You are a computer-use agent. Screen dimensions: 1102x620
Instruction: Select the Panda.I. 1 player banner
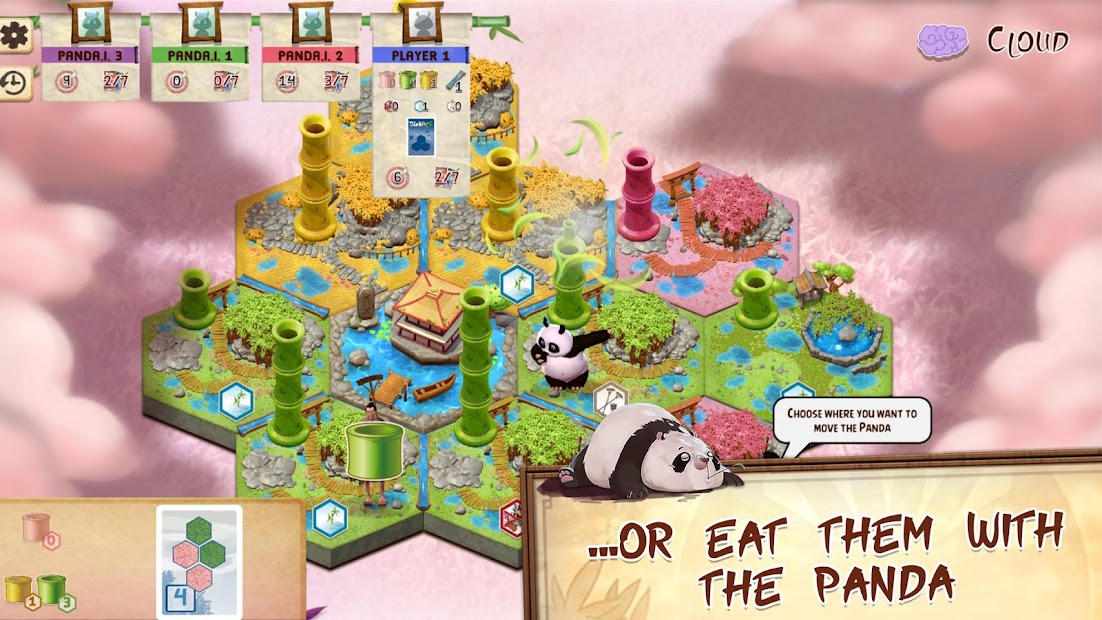click(200, 55)
